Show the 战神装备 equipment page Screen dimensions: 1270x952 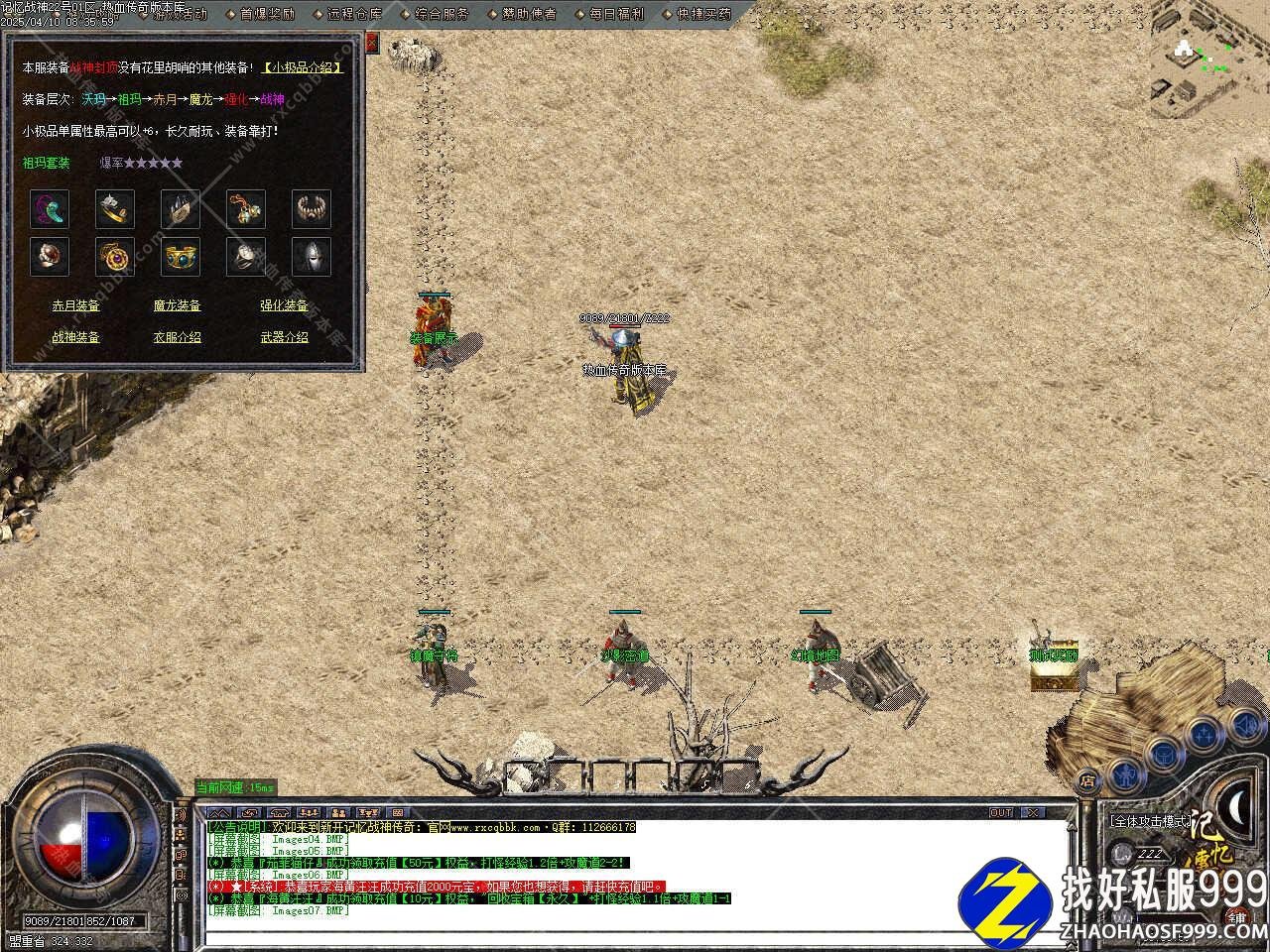pyautogui.click(x=76, y=337)
